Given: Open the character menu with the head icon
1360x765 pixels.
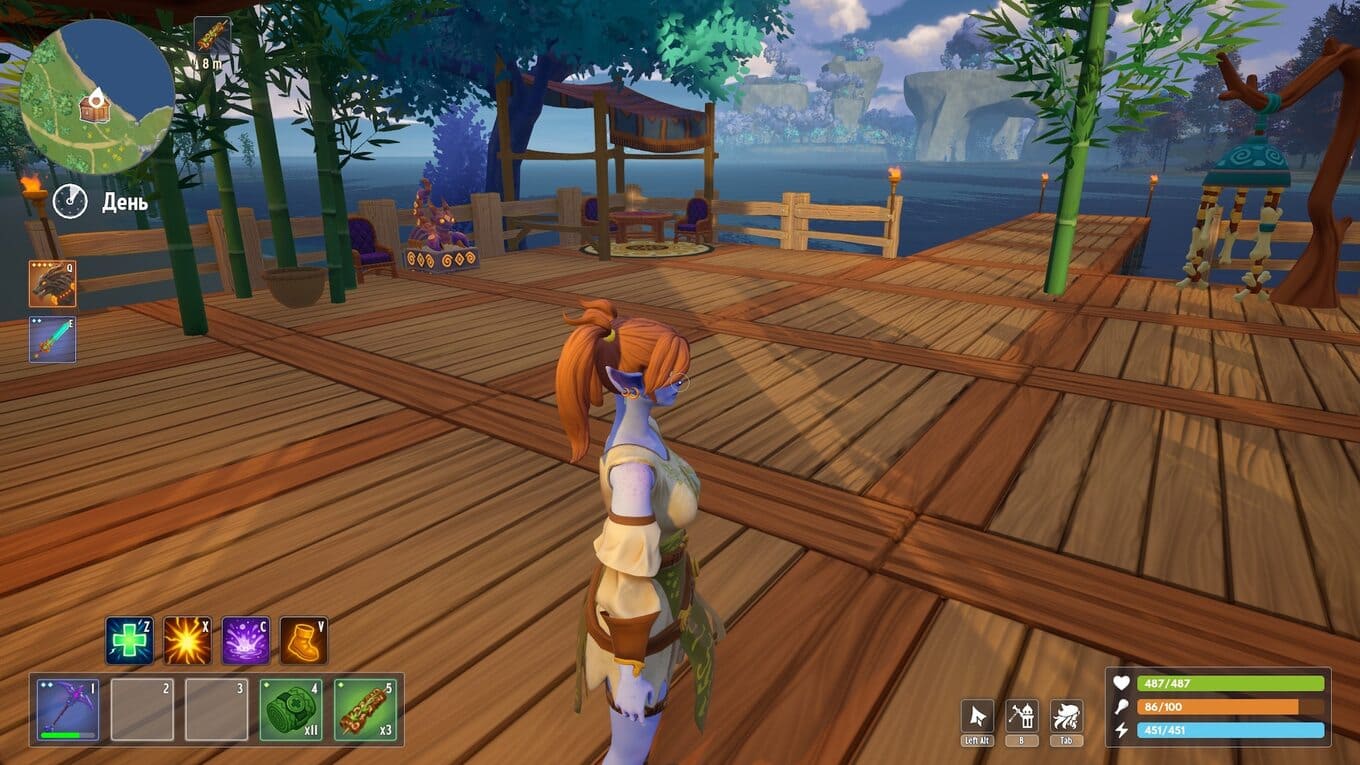Looking at the screenshot, I should (x=1066, y=716).
